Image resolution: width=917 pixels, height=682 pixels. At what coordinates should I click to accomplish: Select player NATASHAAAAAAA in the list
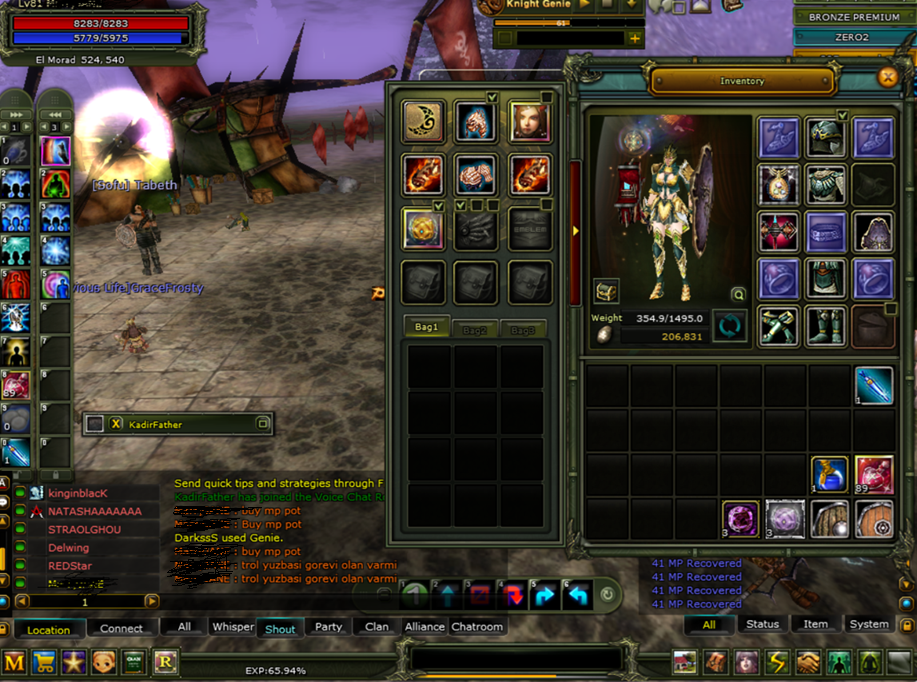click(95, 511)
